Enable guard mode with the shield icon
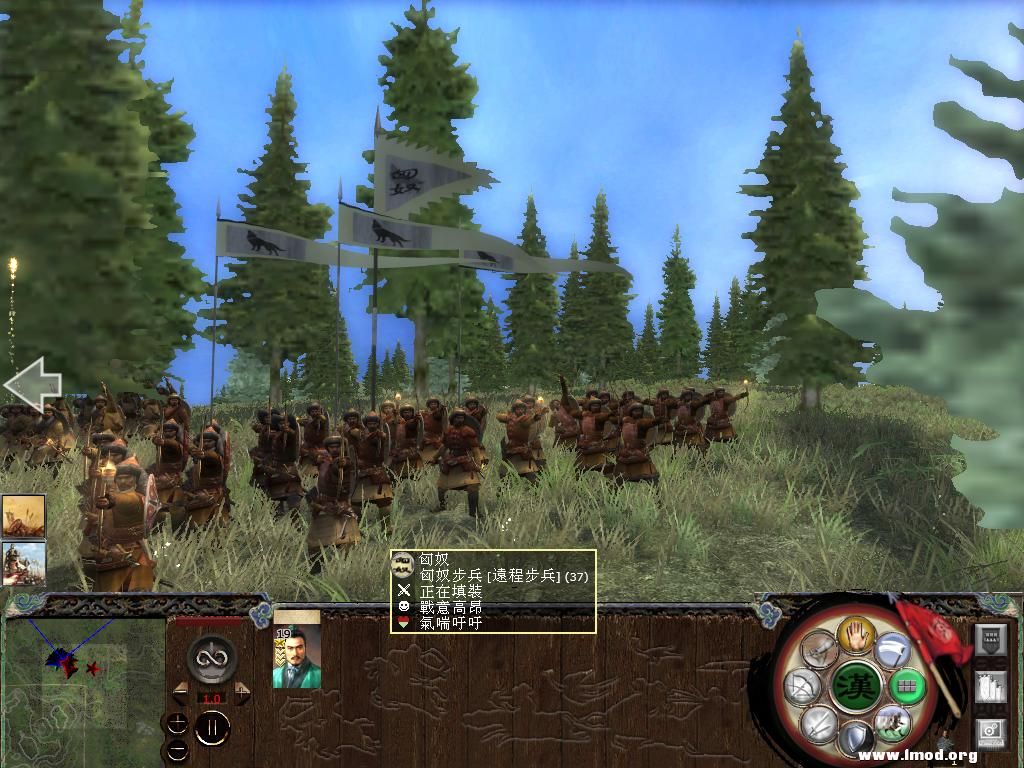 [x=856, y=740]
